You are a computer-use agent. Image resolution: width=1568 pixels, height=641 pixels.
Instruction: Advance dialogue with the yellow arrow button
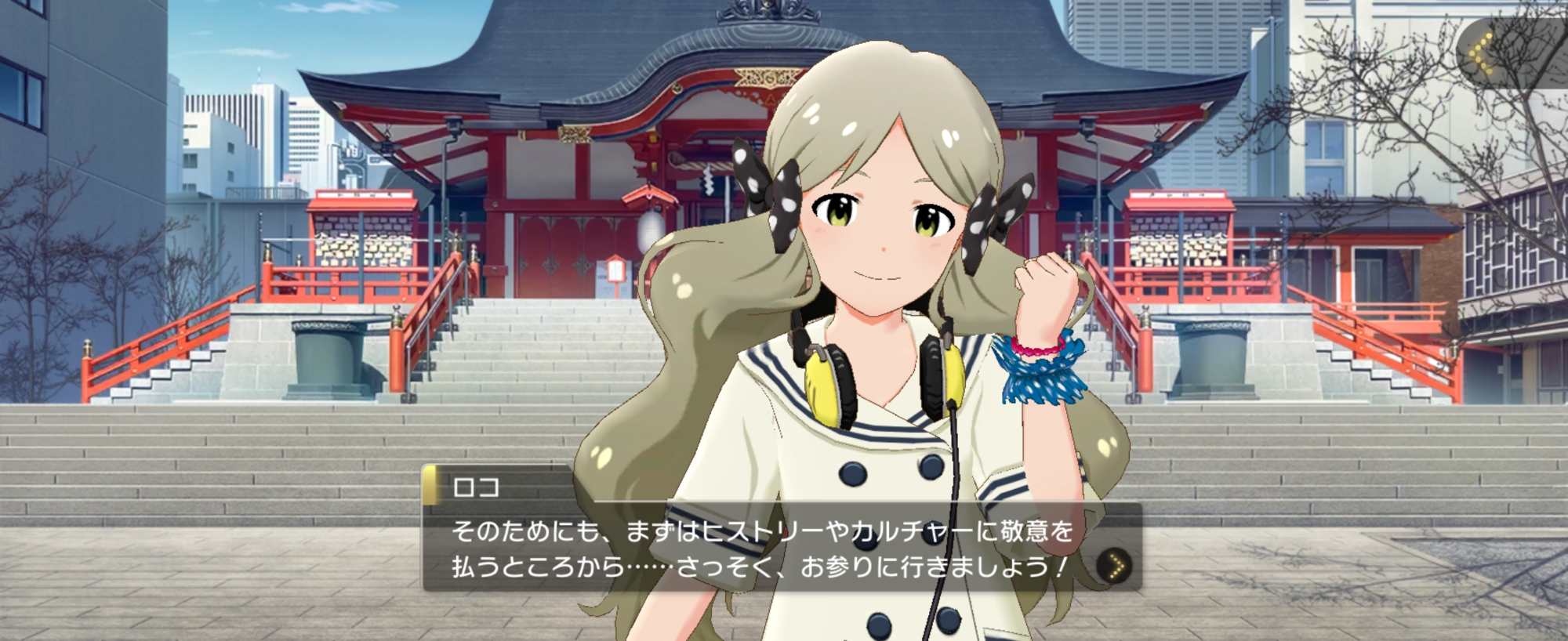[x=1115, y=565]
